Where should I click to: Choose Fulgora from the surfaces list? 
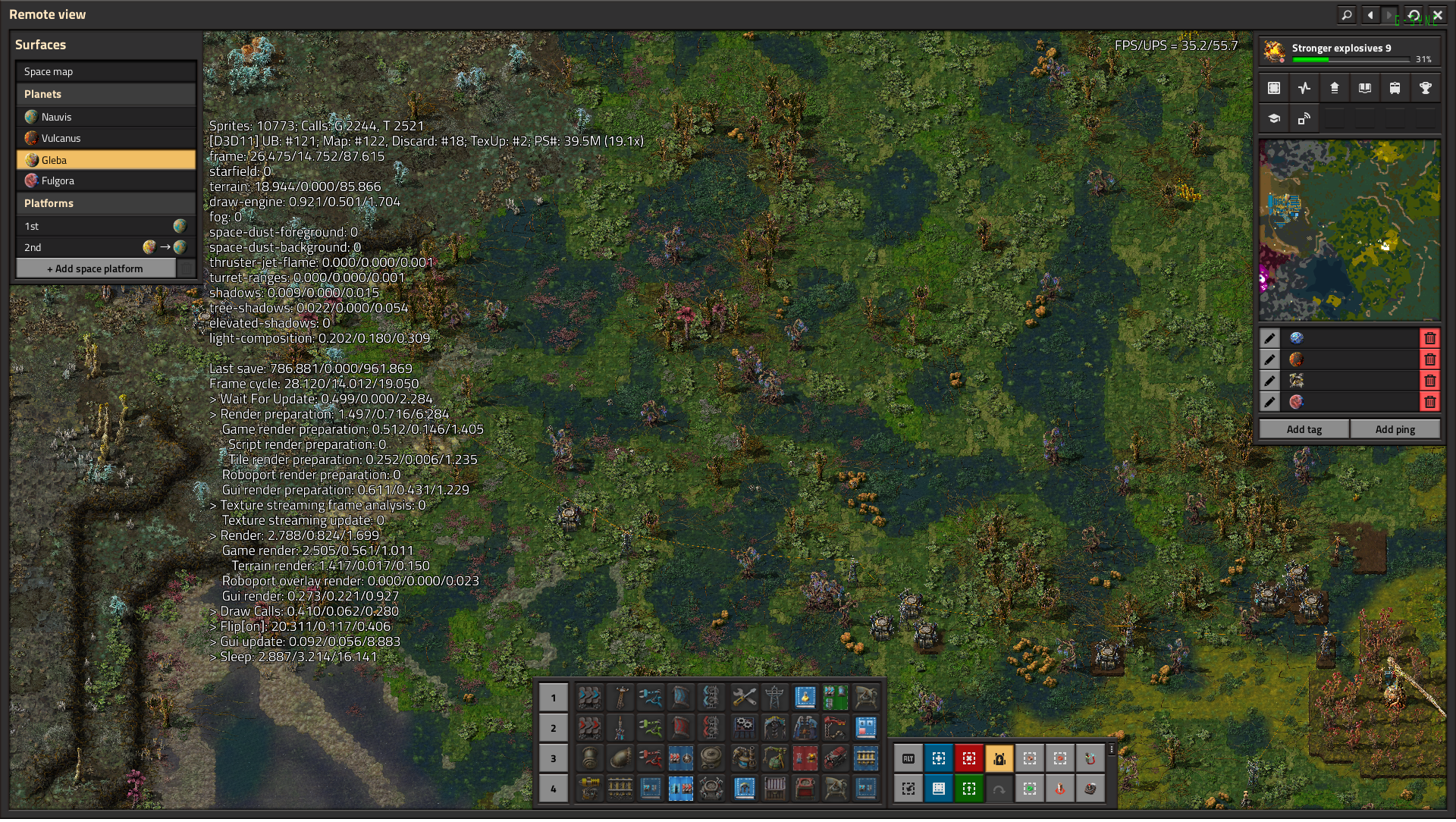(105, 181)
